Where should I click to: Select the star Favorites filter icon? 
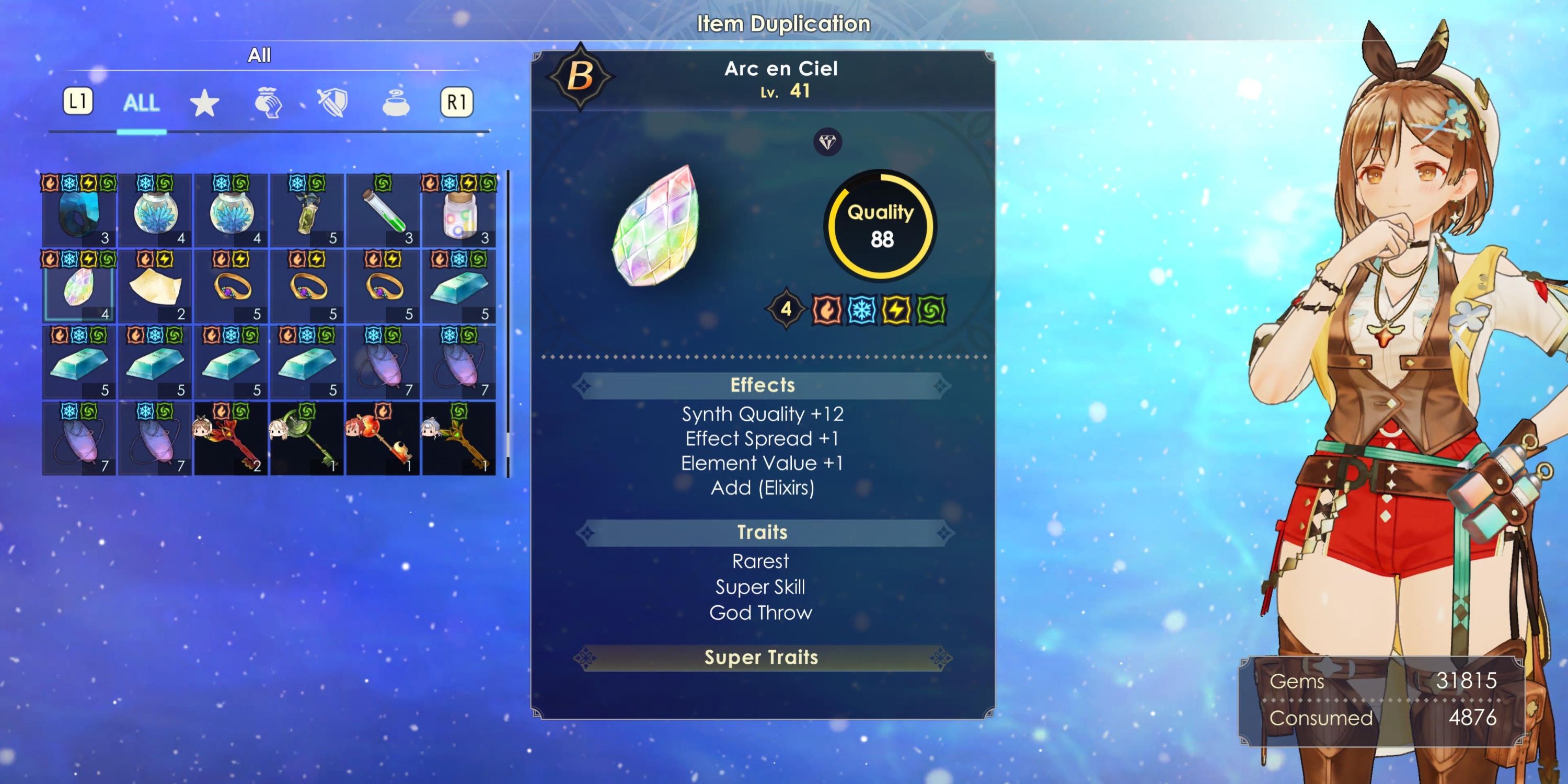coord(205,103)
